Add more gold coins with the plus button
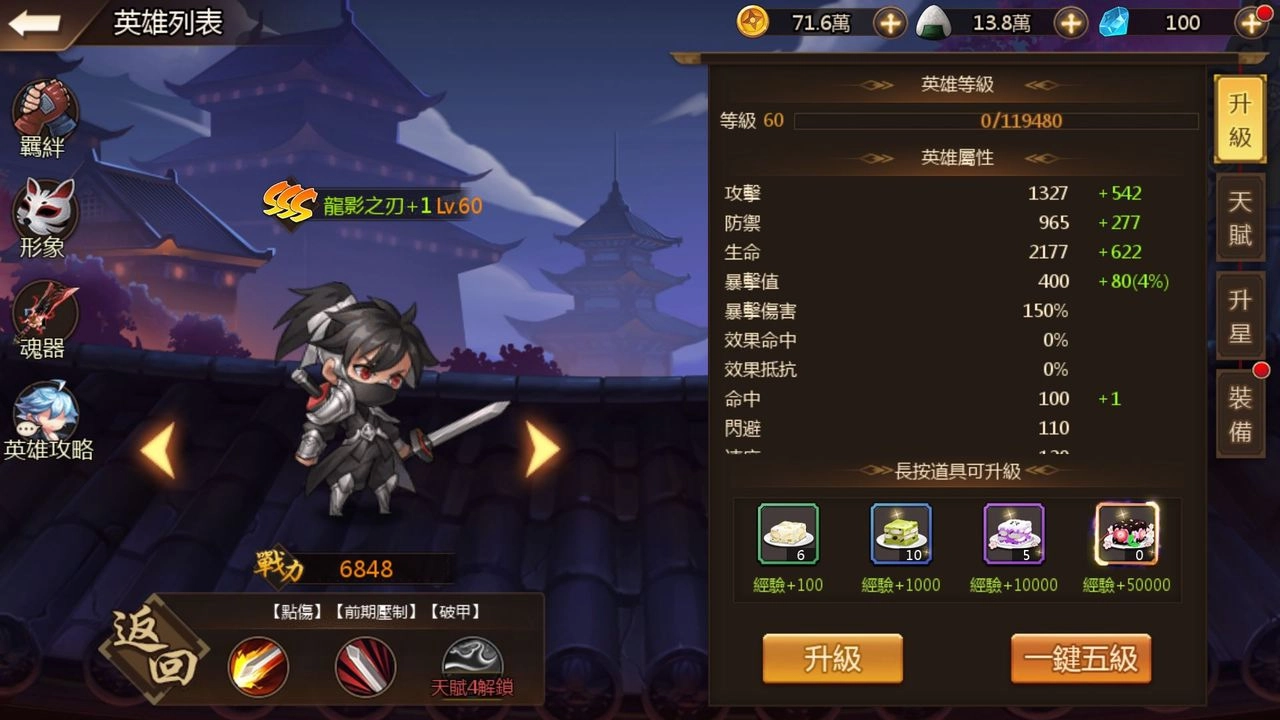 pos(890,22)
